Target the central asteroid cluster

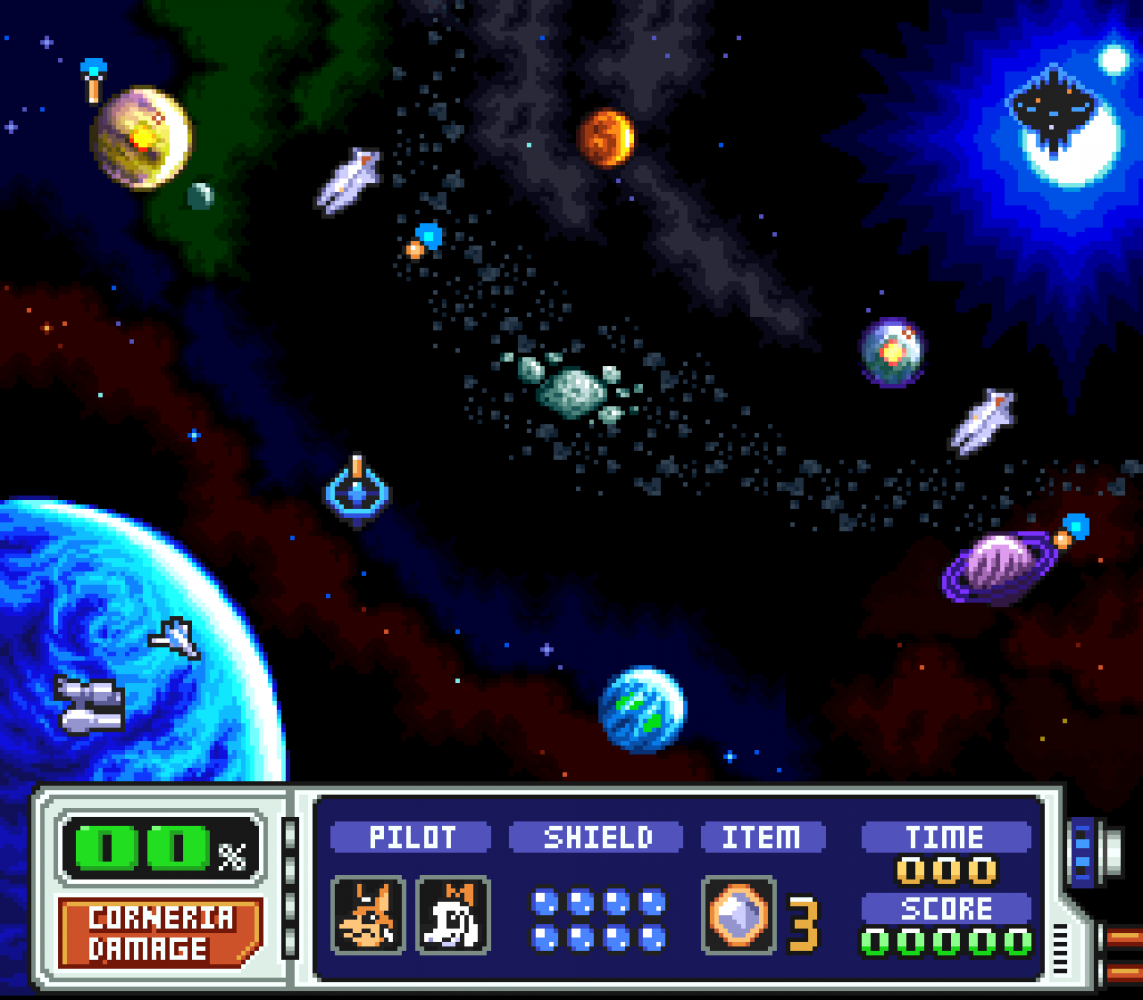pos(572,388)
